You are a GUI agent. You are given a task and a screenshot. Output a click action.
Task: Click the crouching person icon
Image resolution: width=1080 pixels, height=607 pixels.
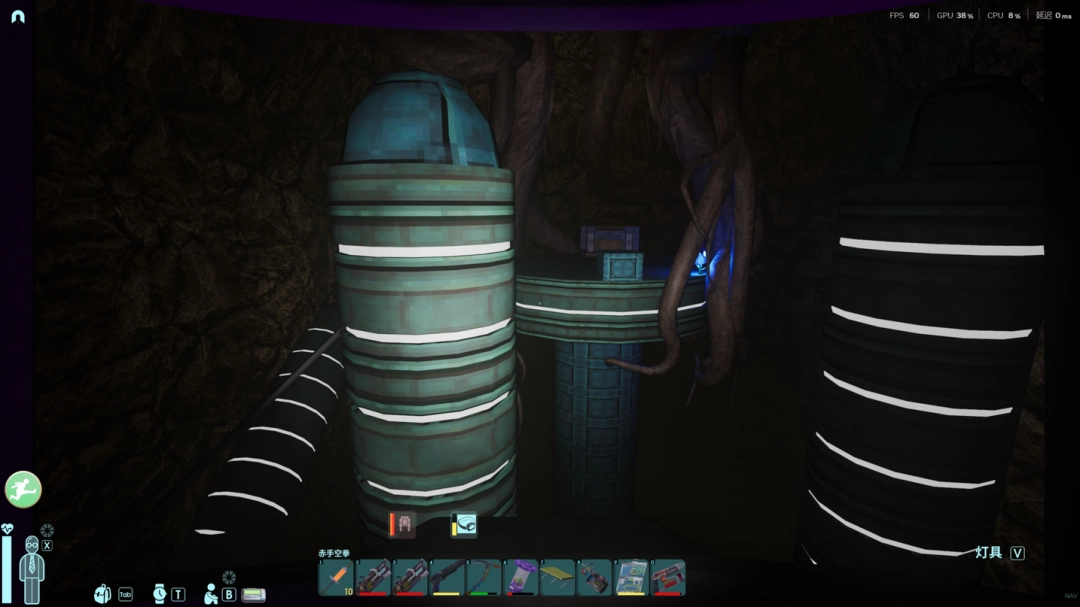tap(211, 594)
